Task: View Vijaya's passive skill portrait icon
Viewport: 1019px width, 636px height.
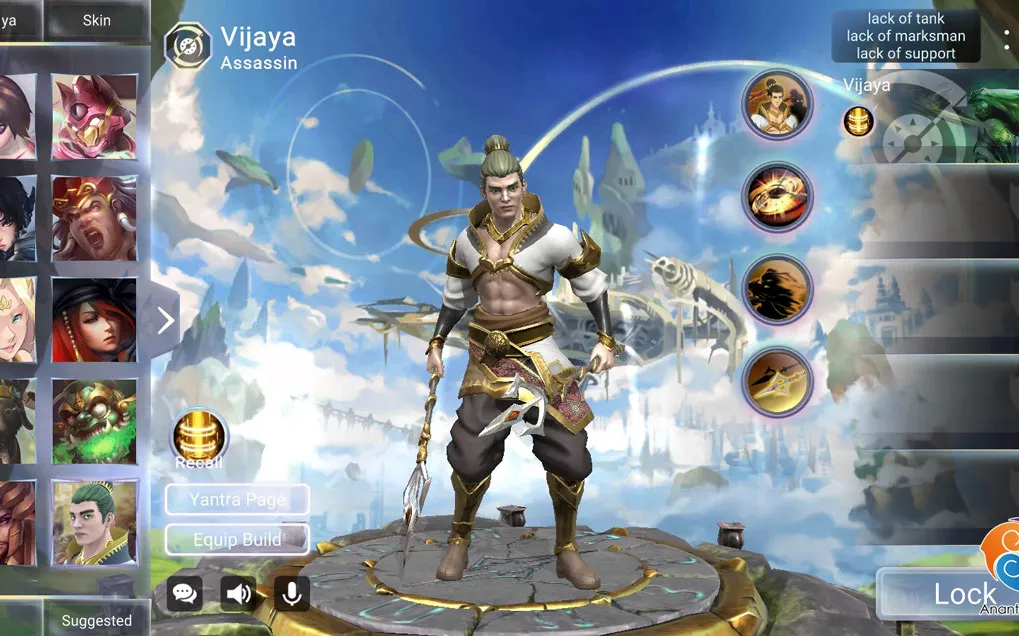Action: [x=777, y=104]
